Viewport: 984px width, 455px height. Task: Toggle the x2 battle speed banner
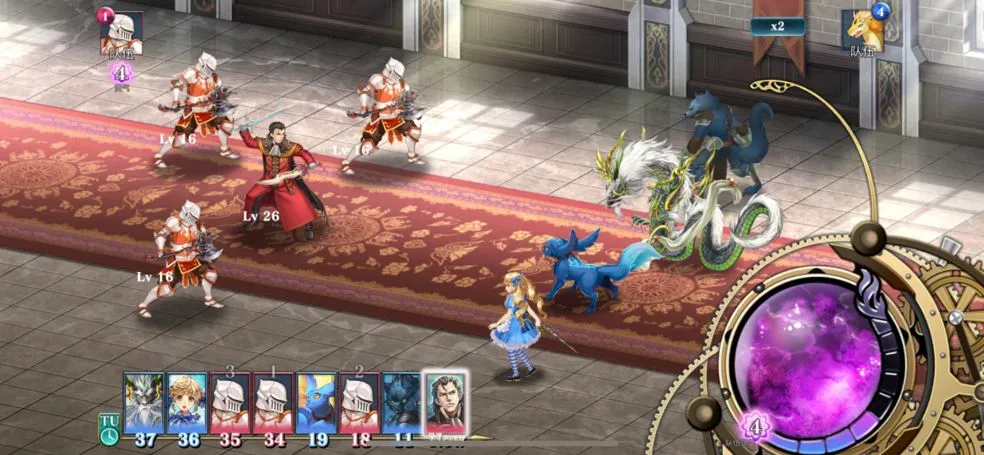pyautogui.click(x=779, y=27)
